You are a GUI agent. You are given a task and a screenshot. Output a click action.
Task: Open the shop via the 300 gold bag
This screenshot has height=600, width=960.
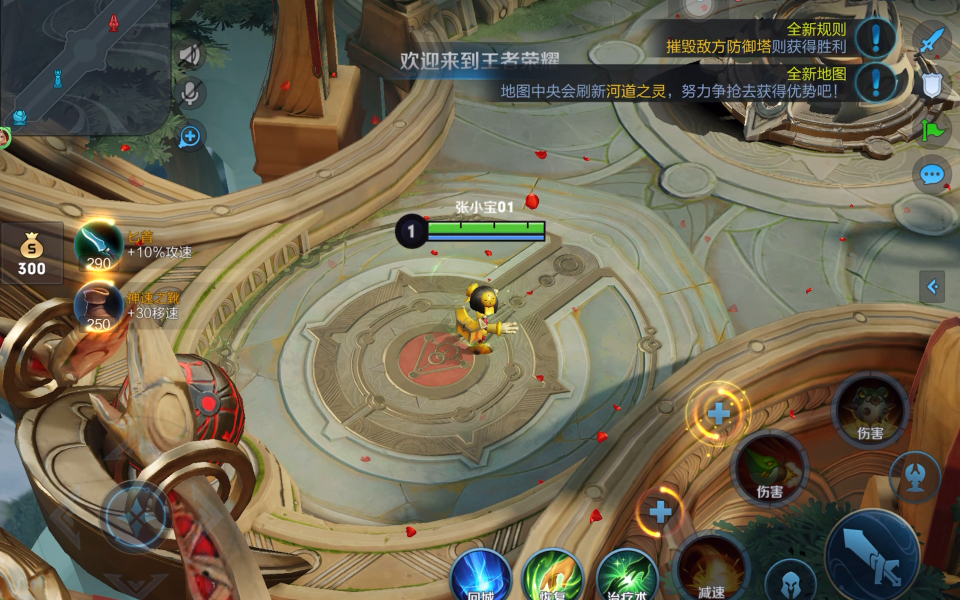(x=31, y=253)
